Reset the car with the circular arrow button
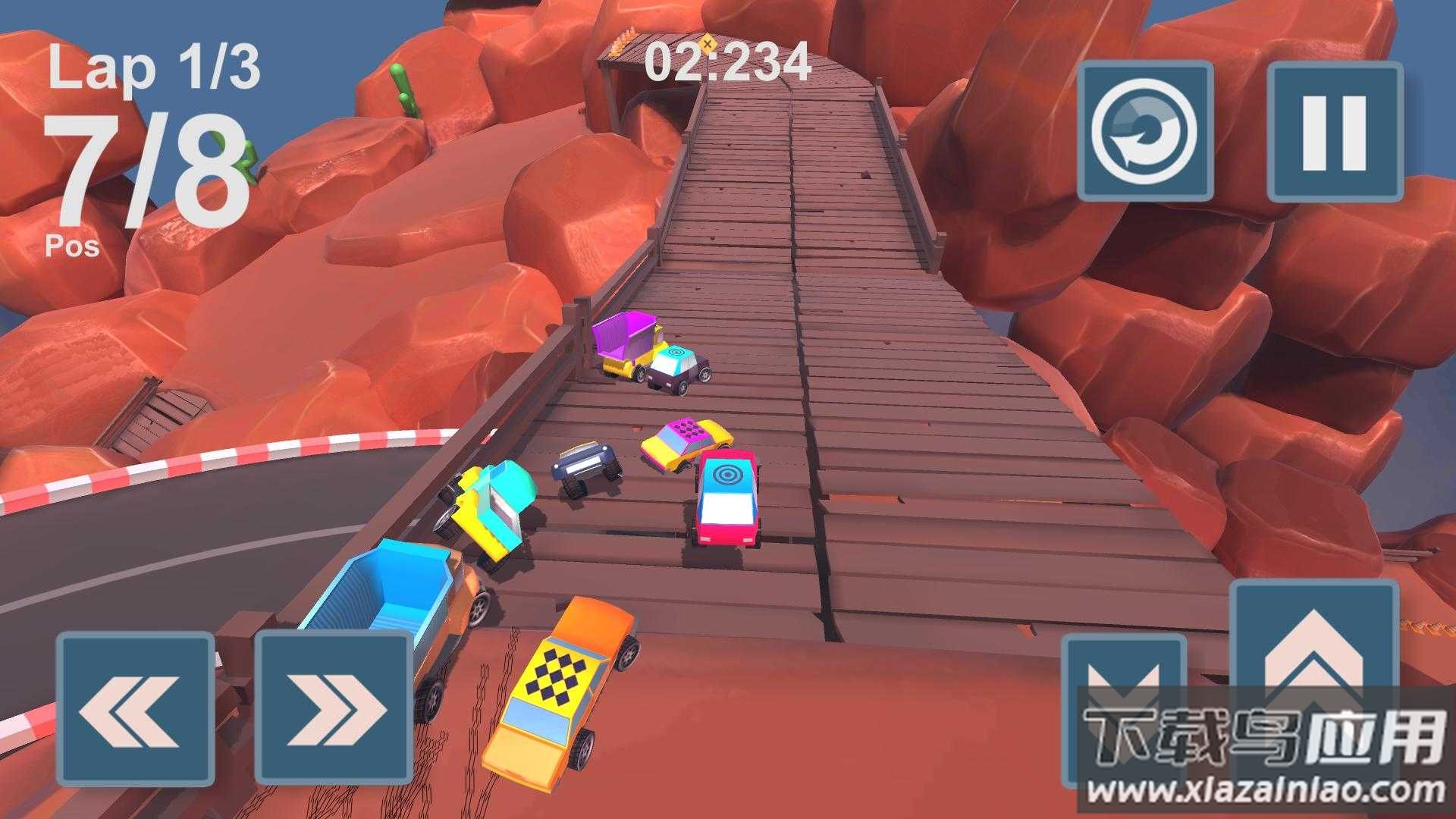Image resolution: width=1456 pixels, height=819 pixels. [1145, 132]
